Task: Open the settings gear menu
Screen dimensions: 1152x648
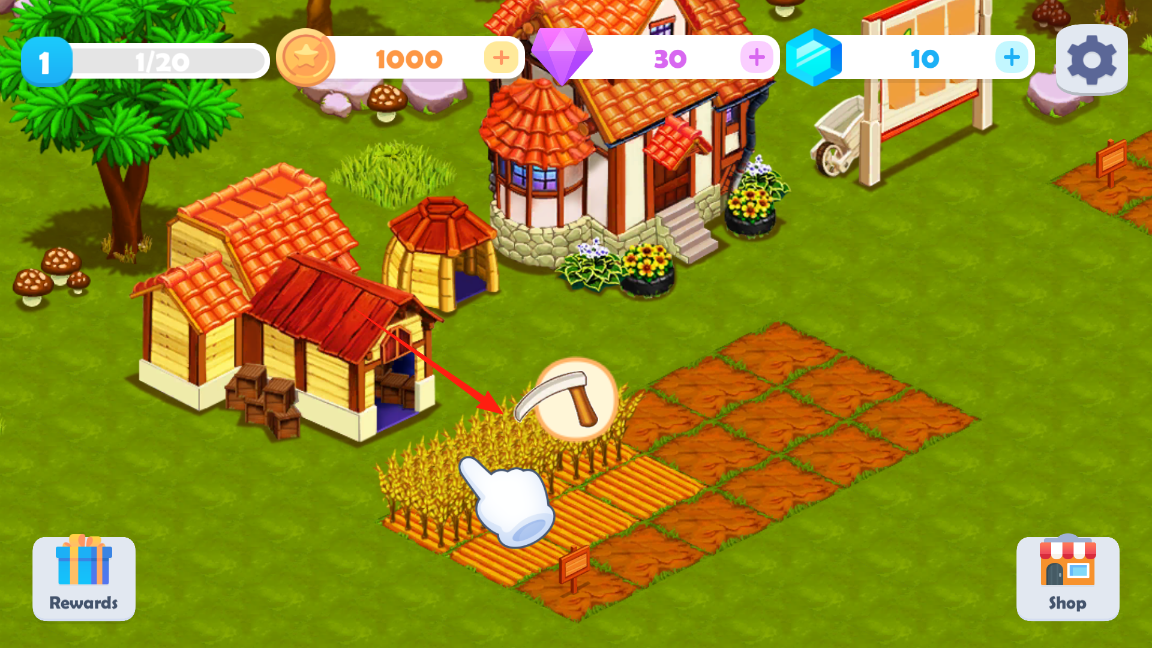Action: (x=1091, y=60)
